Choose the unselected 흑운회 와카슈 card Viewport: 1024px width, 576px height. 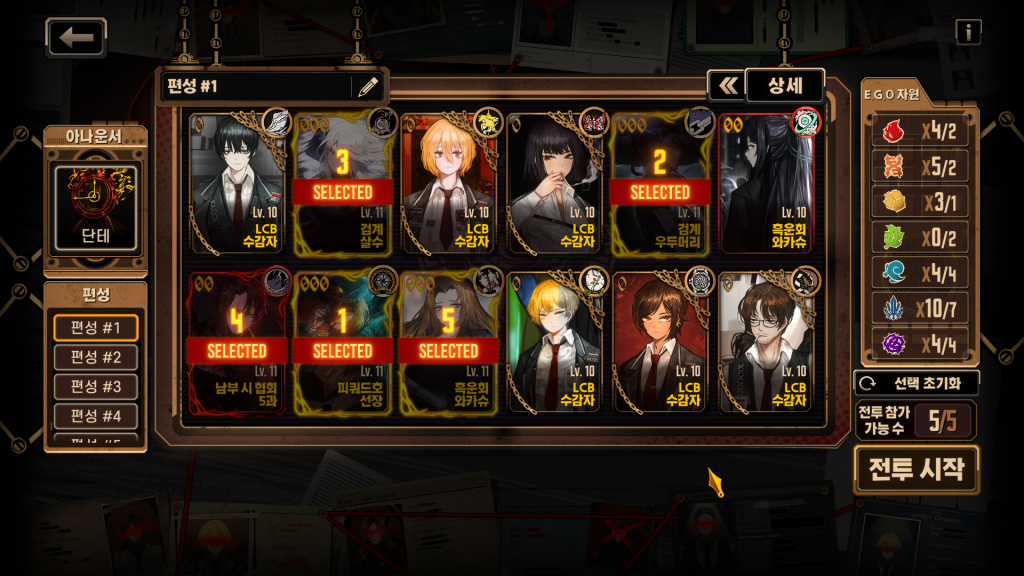(766, 180)
